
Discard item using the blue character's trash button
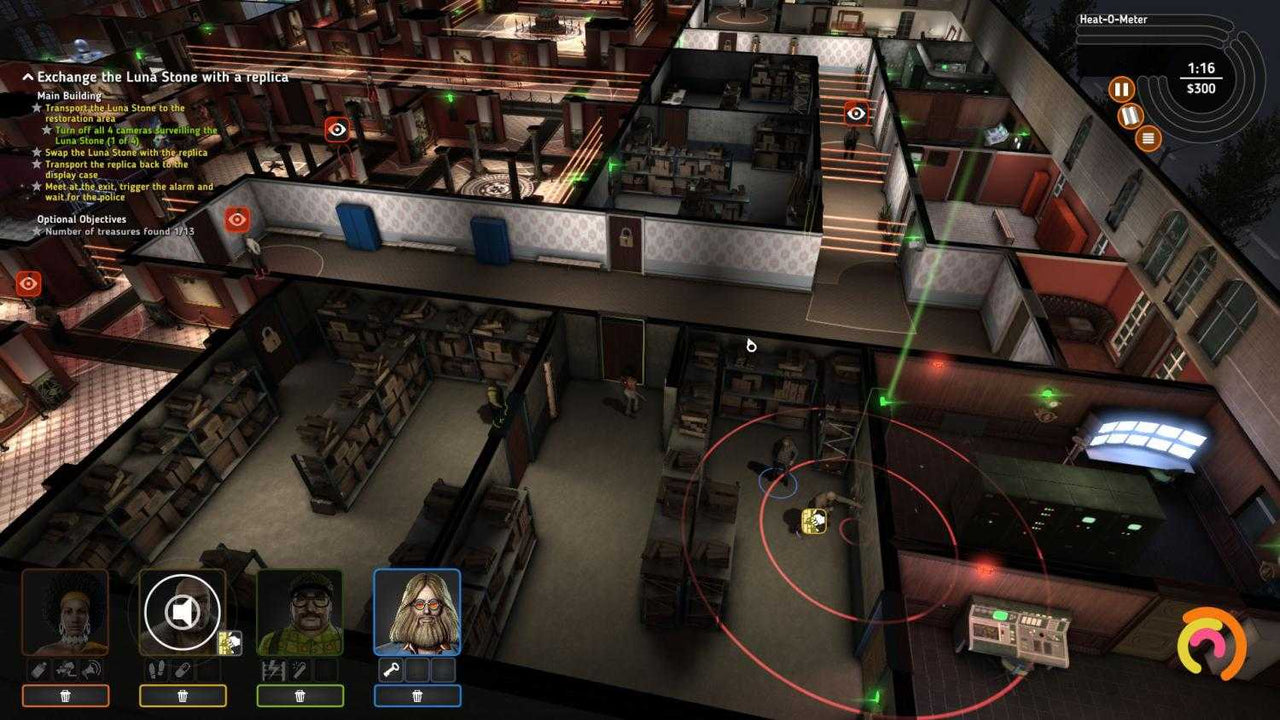point(418,694)
